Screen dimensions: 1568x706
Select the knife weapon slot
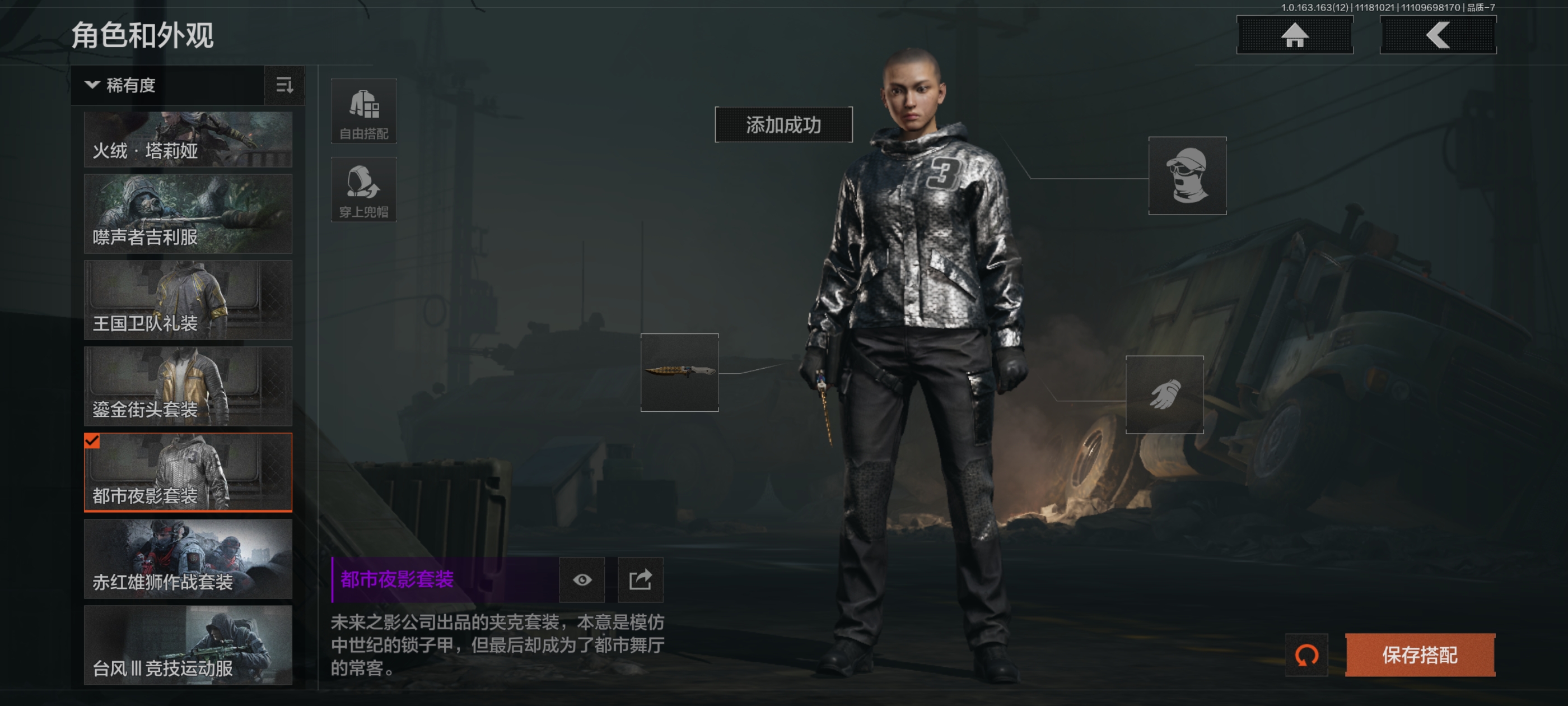pos(679,372)
